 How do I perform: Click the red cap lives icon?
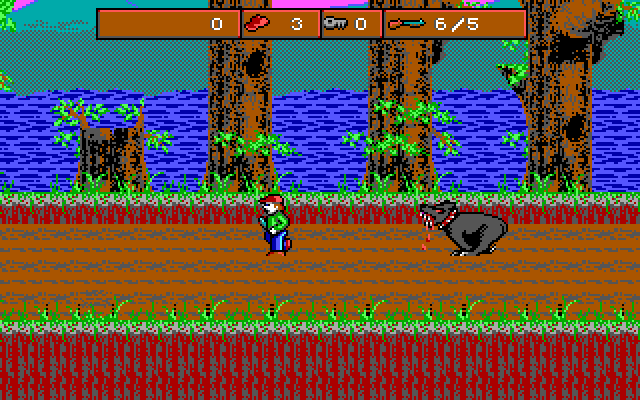click(x=258, y=24)
